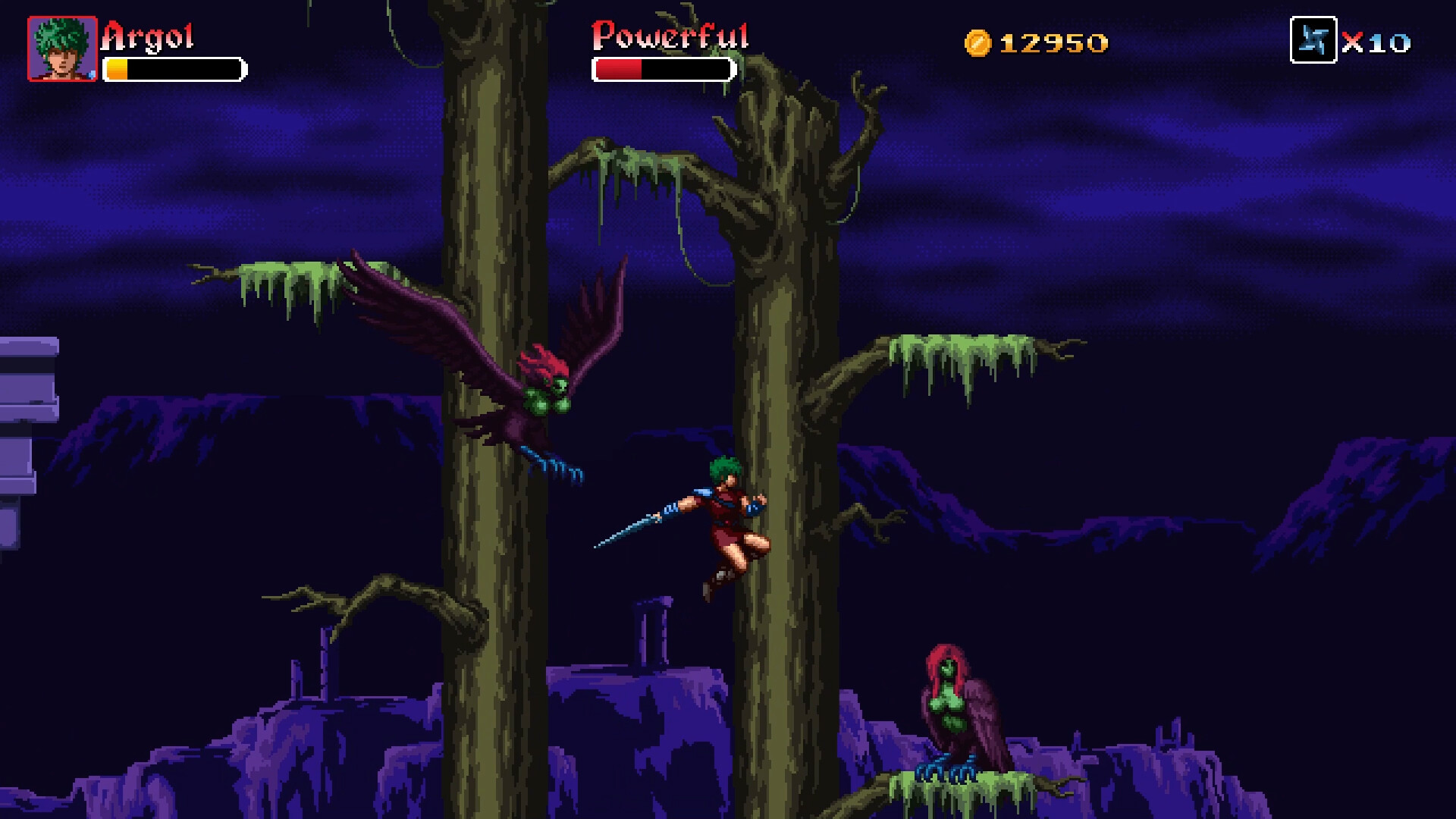Expand Argol's status bar panel

point(176,68)
